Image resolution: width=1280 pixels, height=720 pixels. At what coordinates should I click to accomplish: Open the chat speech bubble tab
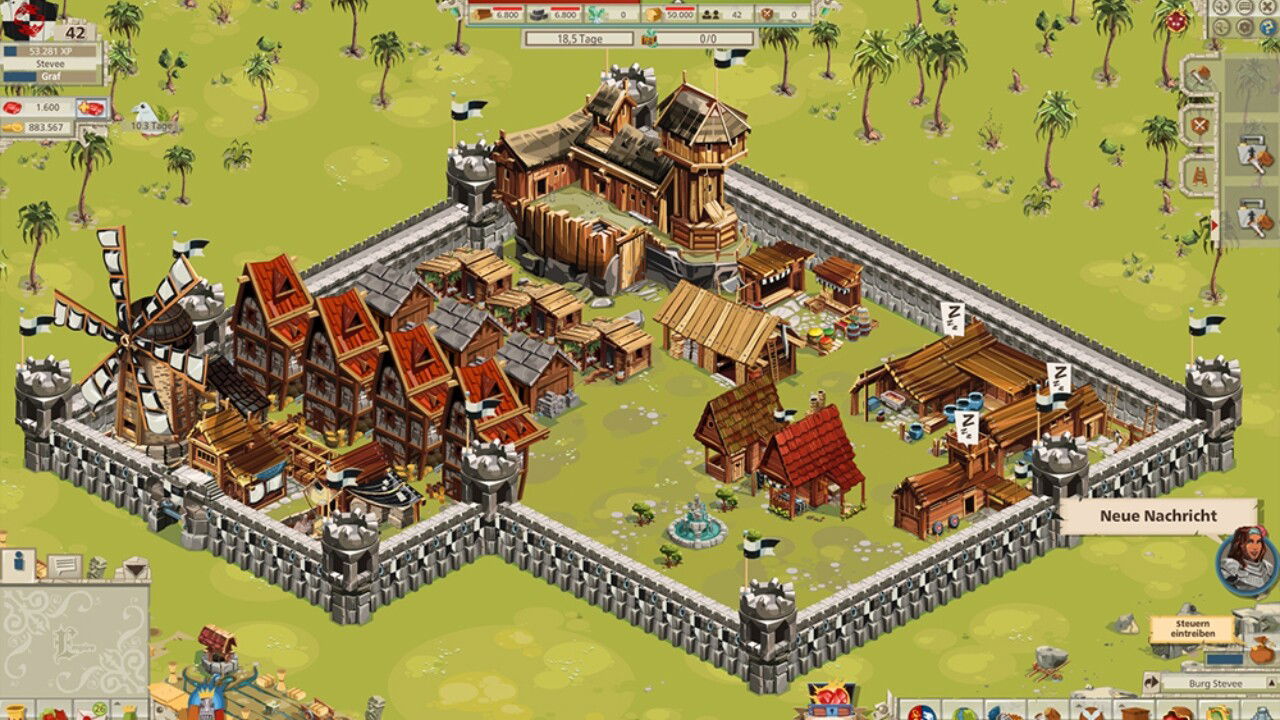(64, 567)
